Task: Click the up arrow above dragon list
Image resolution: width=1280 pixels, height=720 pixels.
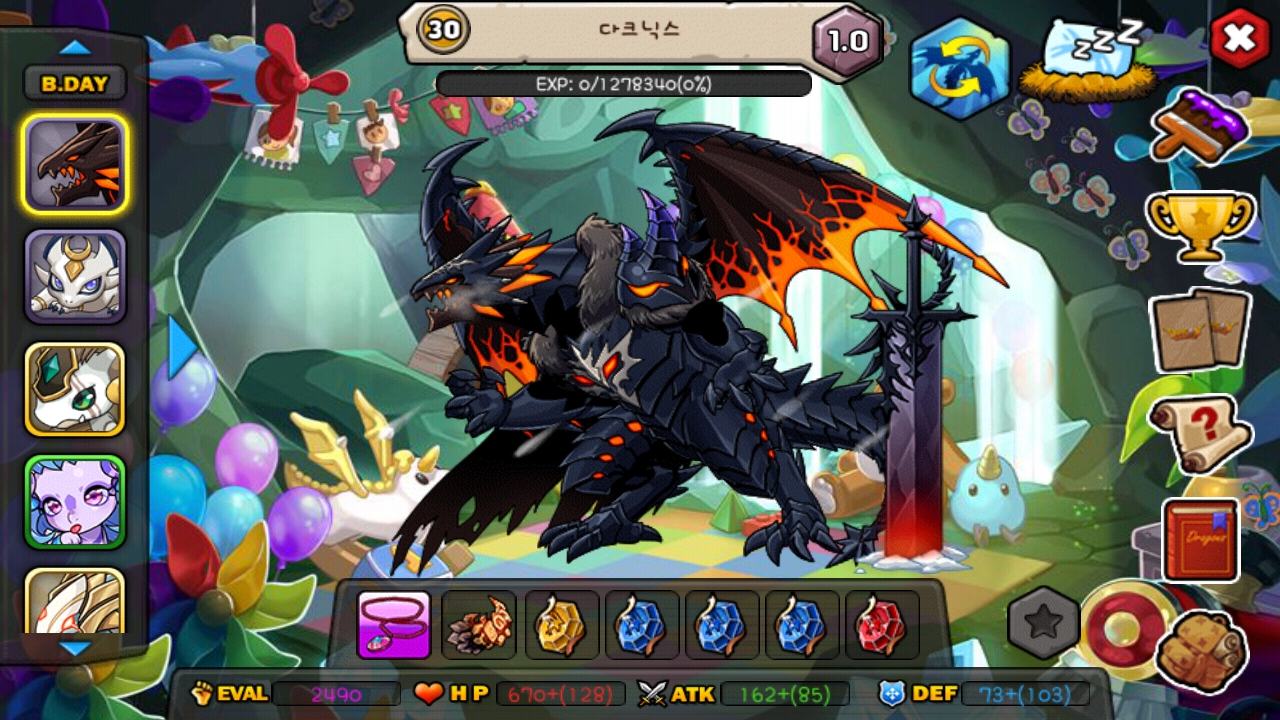Action: coord(75,47)
